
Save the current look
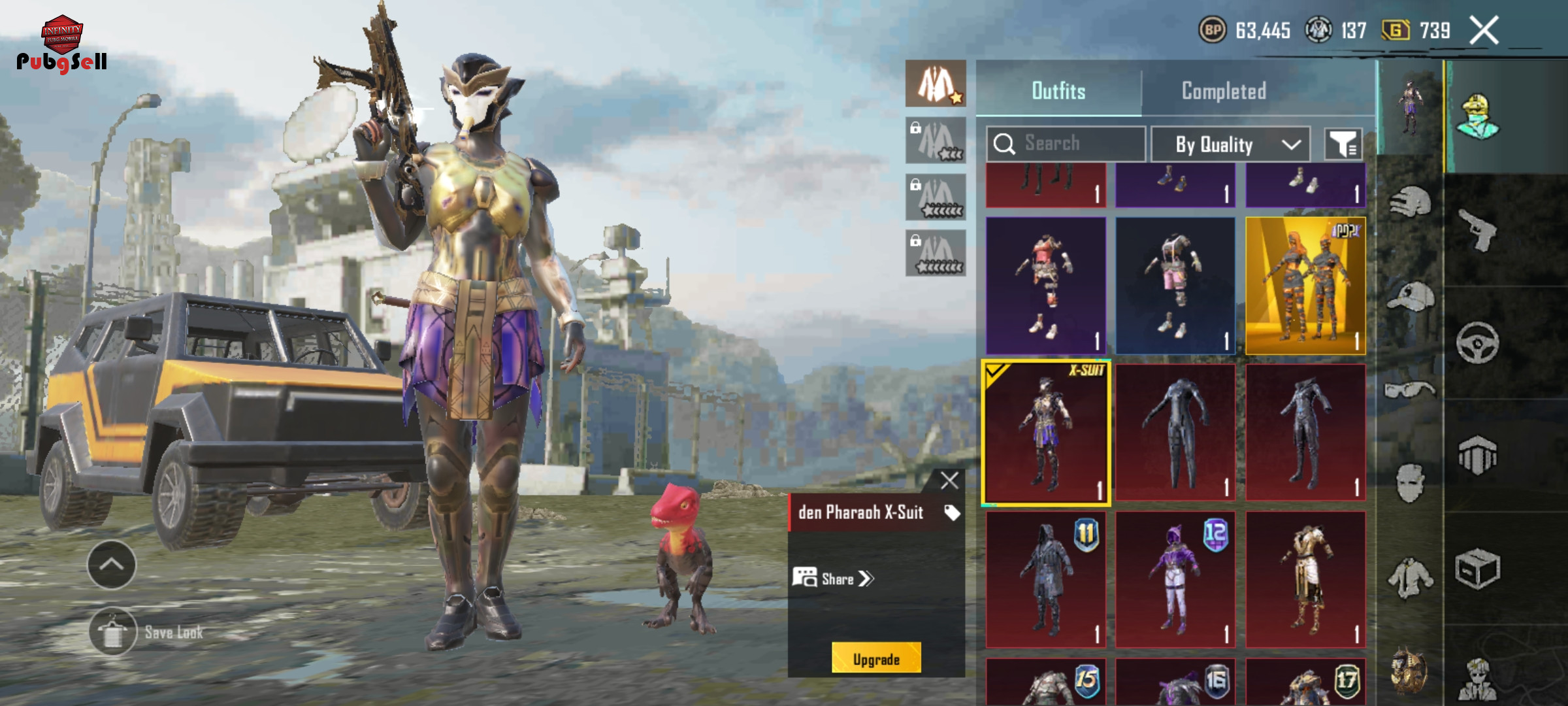[113, 631]
